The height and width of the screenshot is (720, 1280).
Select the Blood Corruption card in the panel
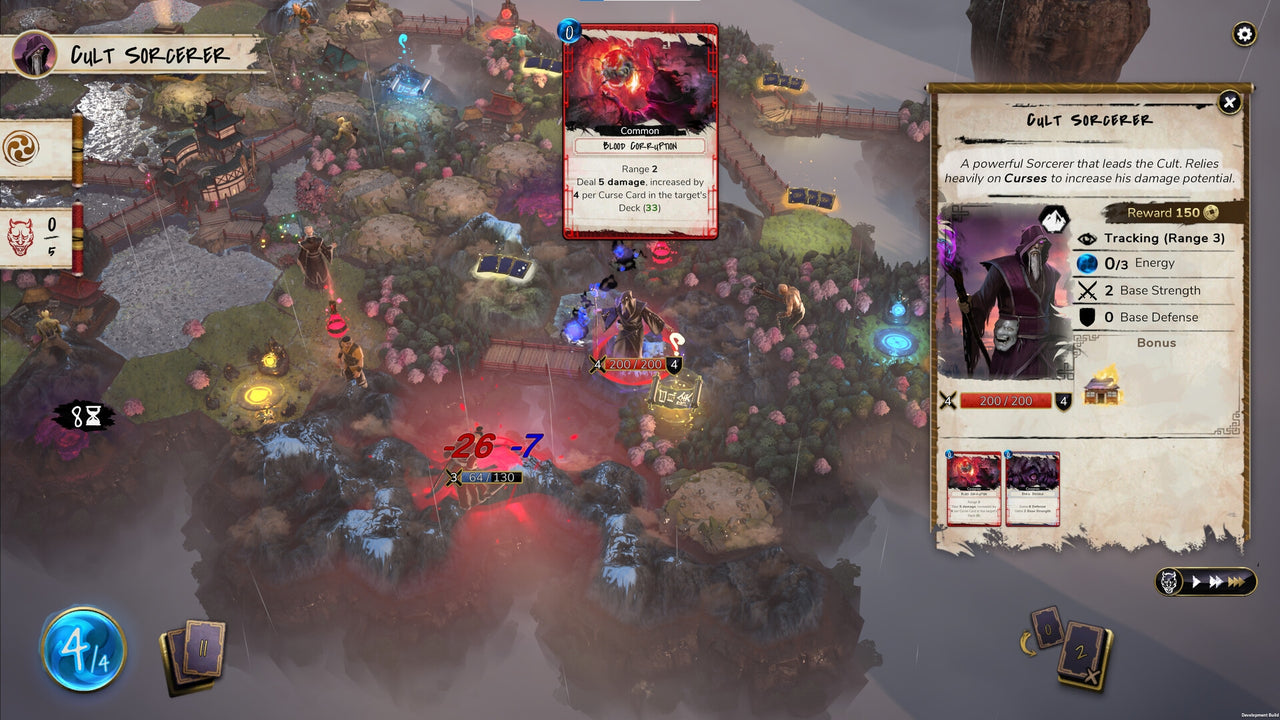click(x=973, y=488)
